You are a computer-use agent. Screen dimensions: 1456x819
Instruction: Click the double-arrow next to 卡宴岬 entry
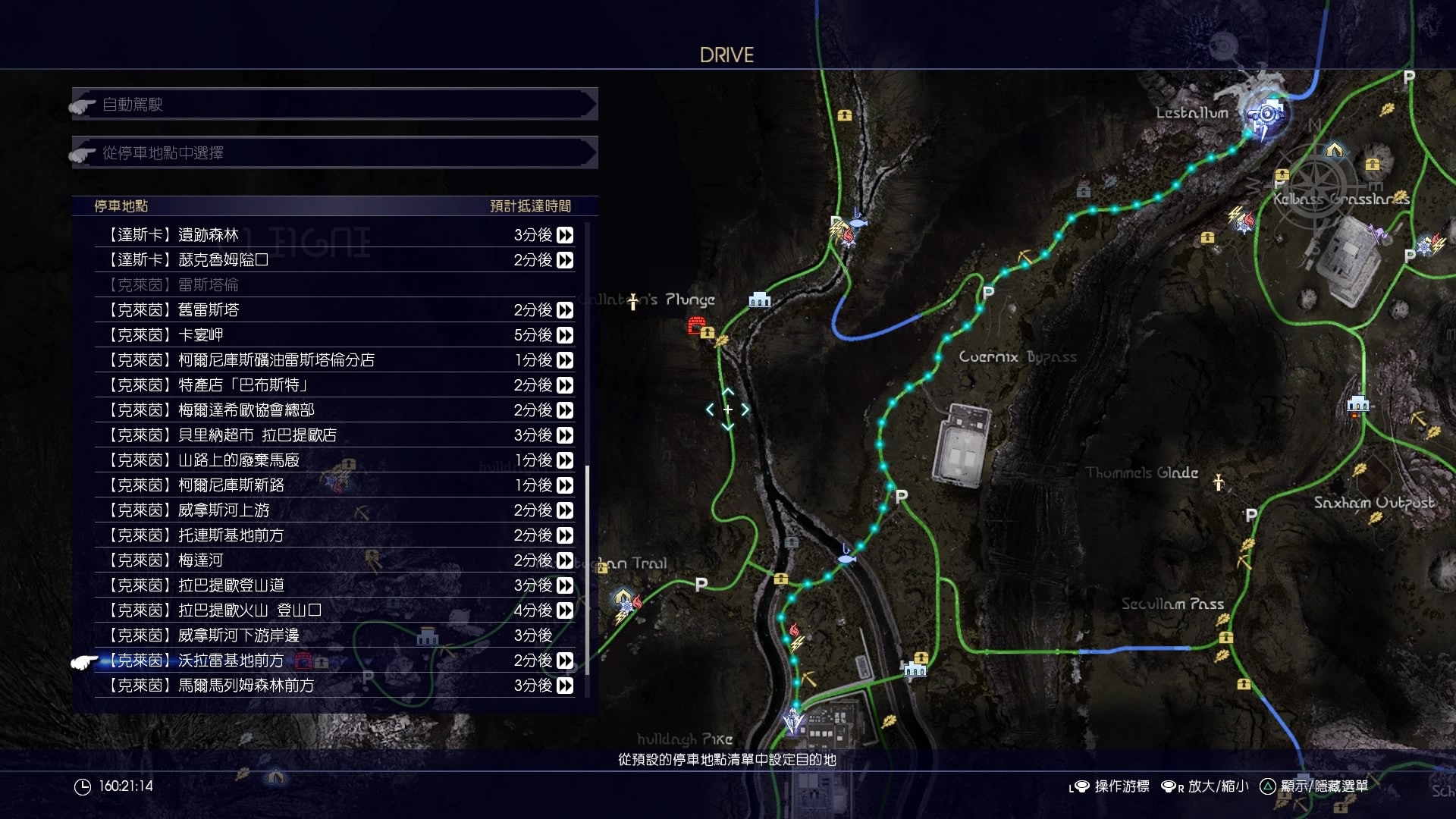pos(565,334)
